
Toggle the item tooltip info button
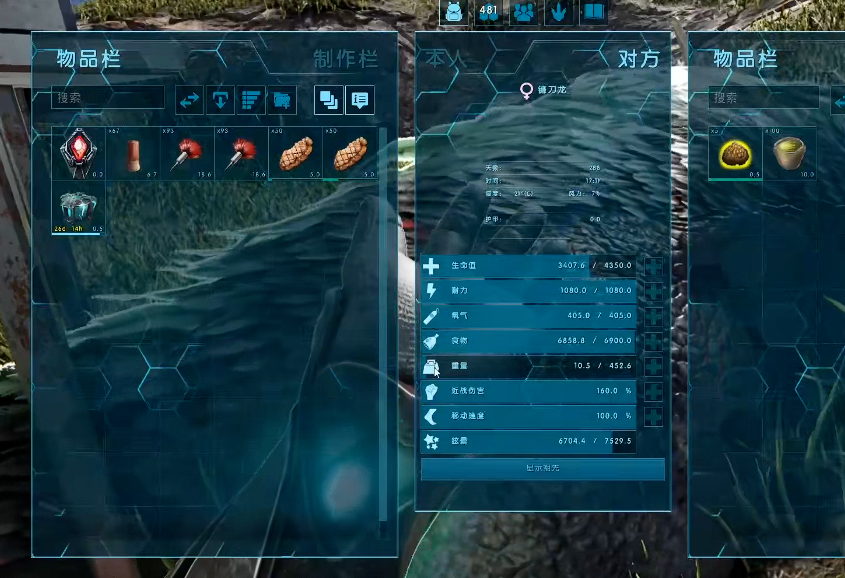[x=360, y=100]
